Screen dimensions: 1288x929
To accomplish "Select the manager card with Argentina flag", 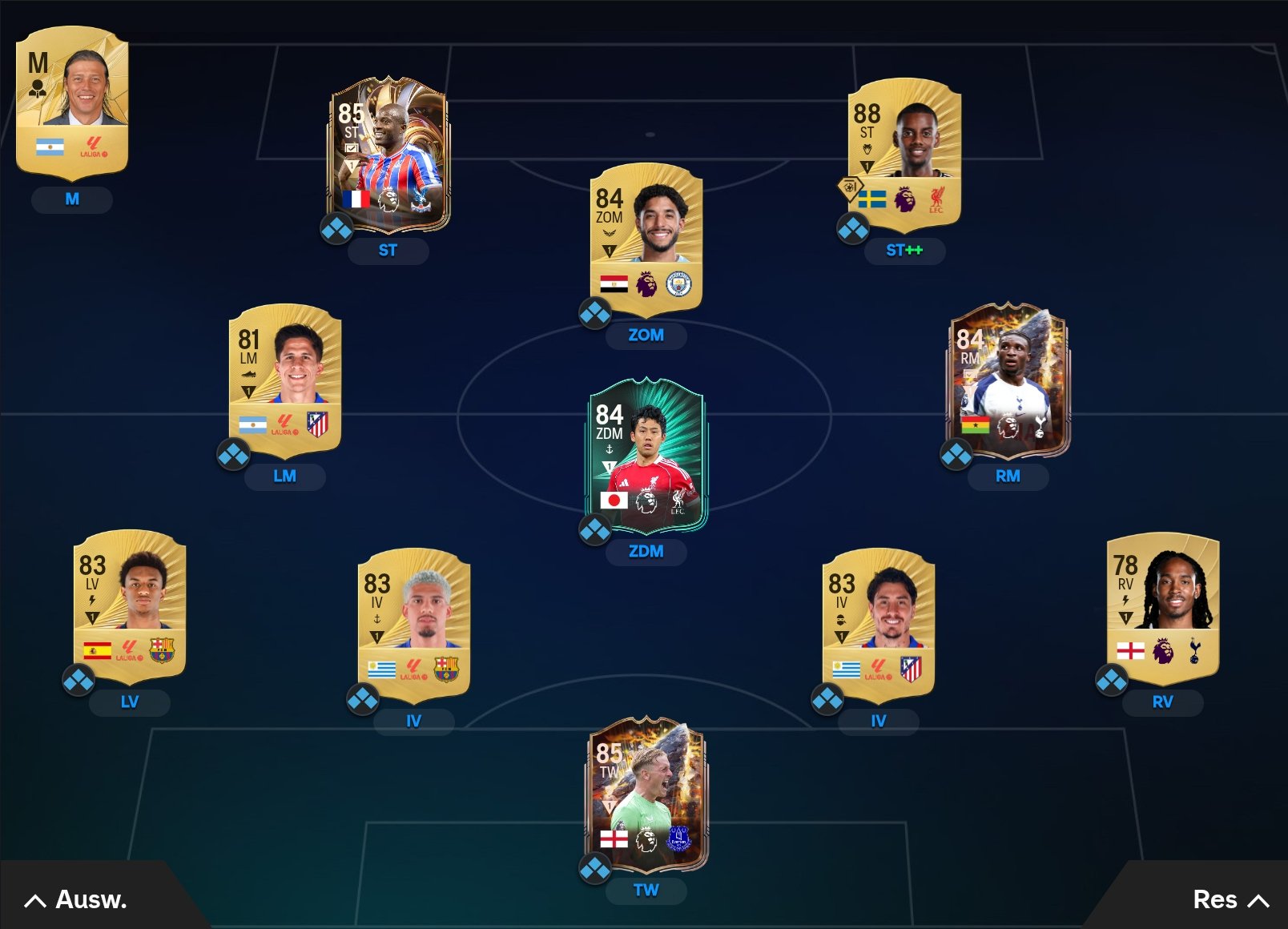I will (72, 102).
